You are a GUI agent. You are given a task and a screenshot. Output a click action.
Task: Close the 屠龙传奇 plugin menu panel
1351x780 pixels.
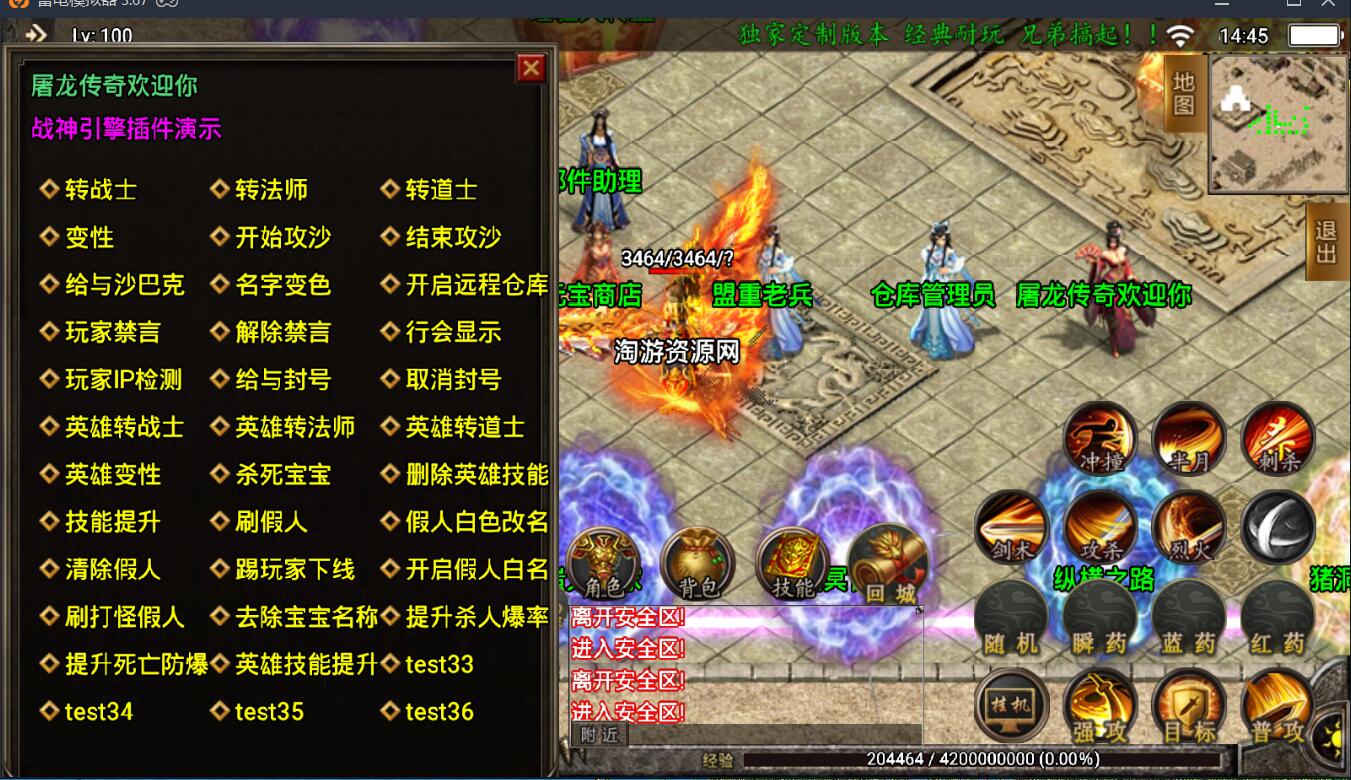click(x=530, y=68)
